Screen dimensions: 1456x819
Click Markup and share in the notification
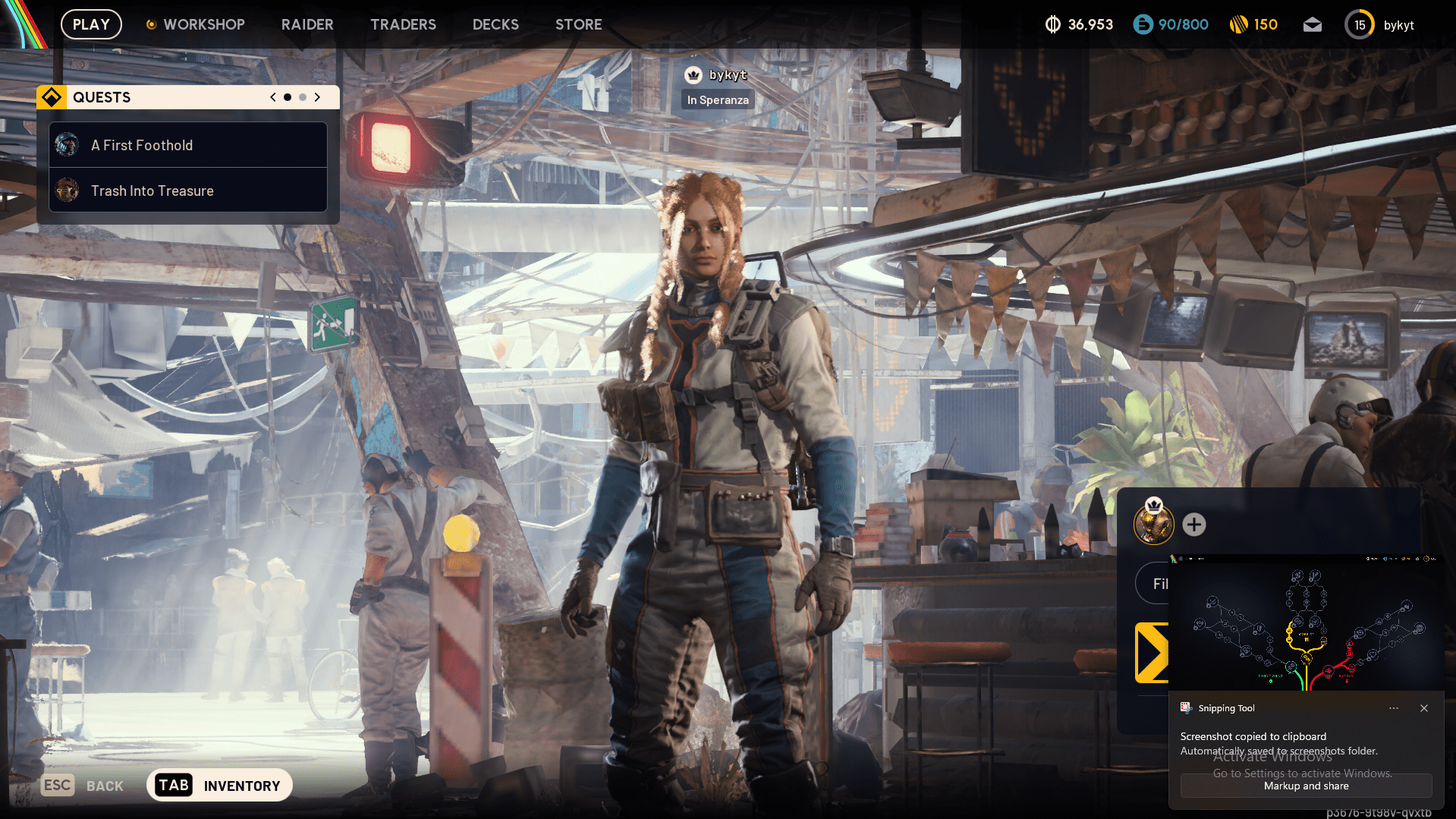pyautogui.click(x=1305, y=786)
